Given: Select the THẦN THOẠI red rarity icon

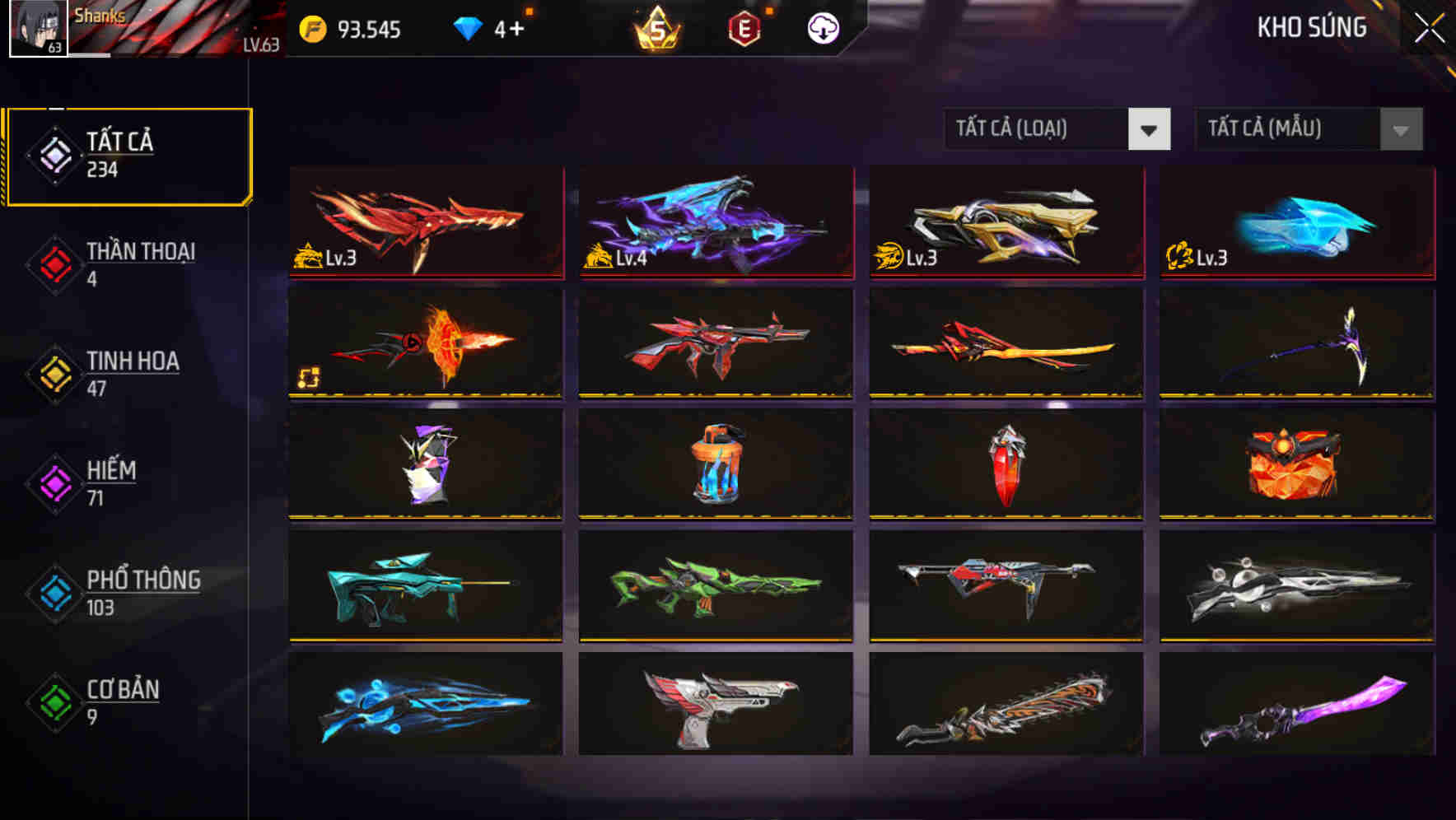Looking at the screenshot, I should [x=54, y=265].
